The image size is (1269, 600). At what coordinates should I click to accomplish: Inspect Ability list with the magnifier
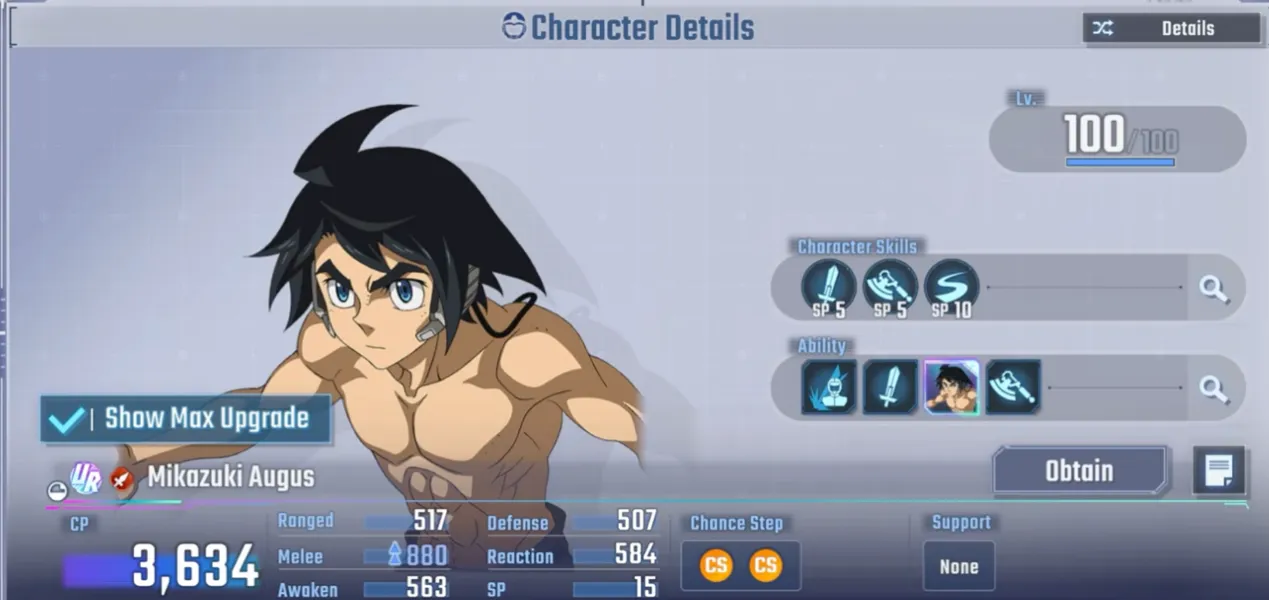tap(1213, 388)
